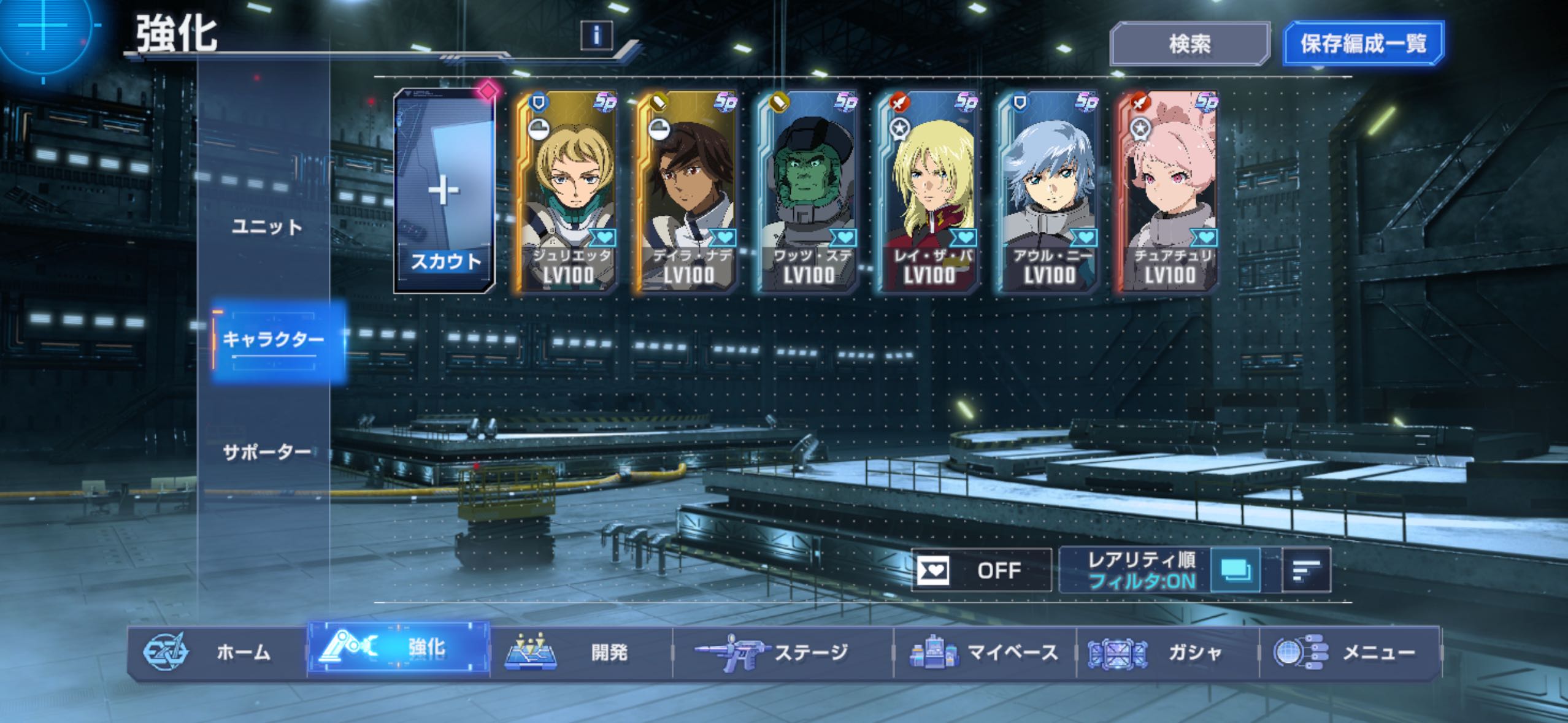The image size is (1568, 723).
Task: Select the ジュリエッタ character card
Action: 567,191
